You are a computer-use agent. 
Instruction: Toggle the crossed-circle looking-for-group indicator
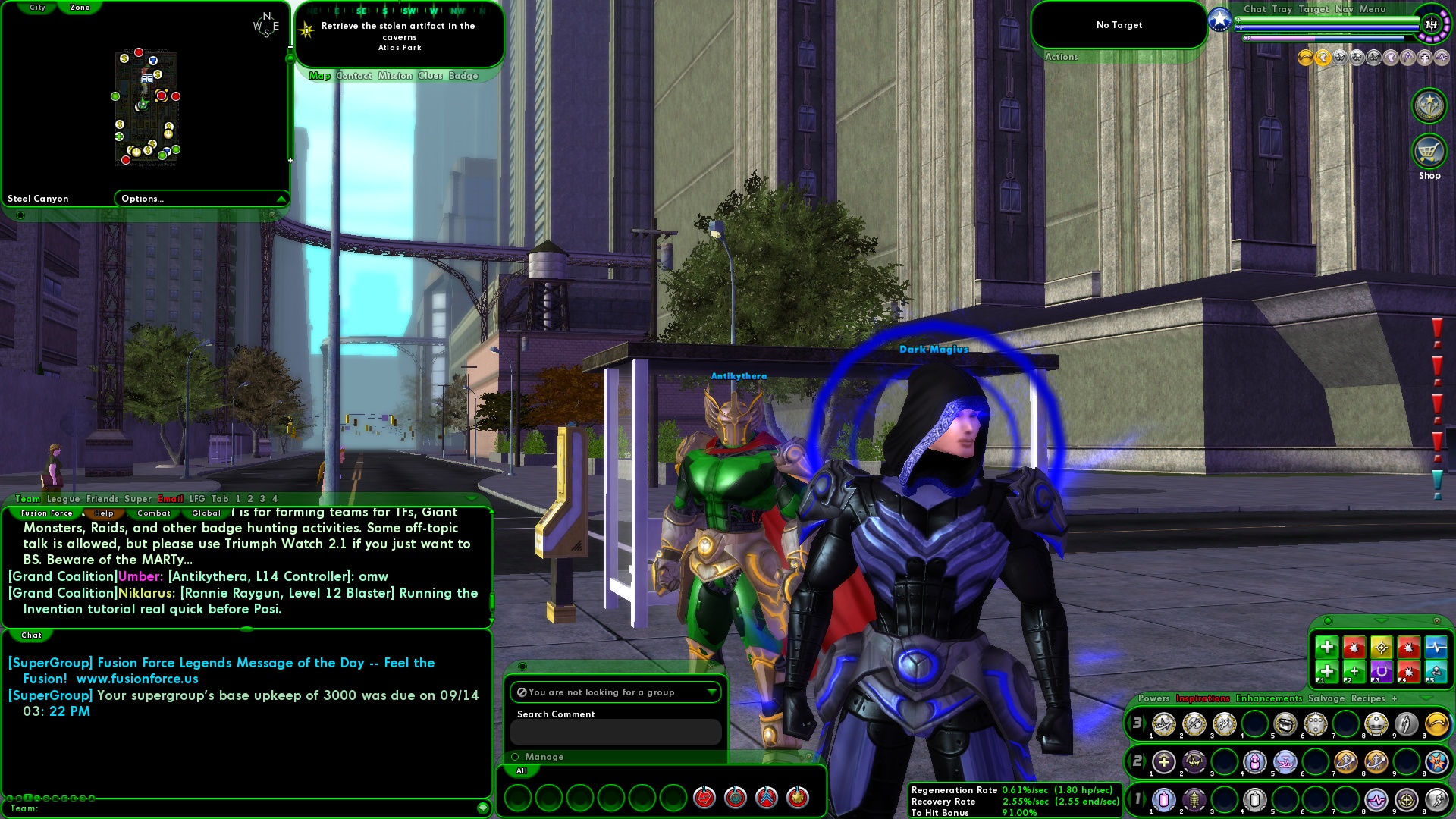pyautogui.click(x=522, y=692)
